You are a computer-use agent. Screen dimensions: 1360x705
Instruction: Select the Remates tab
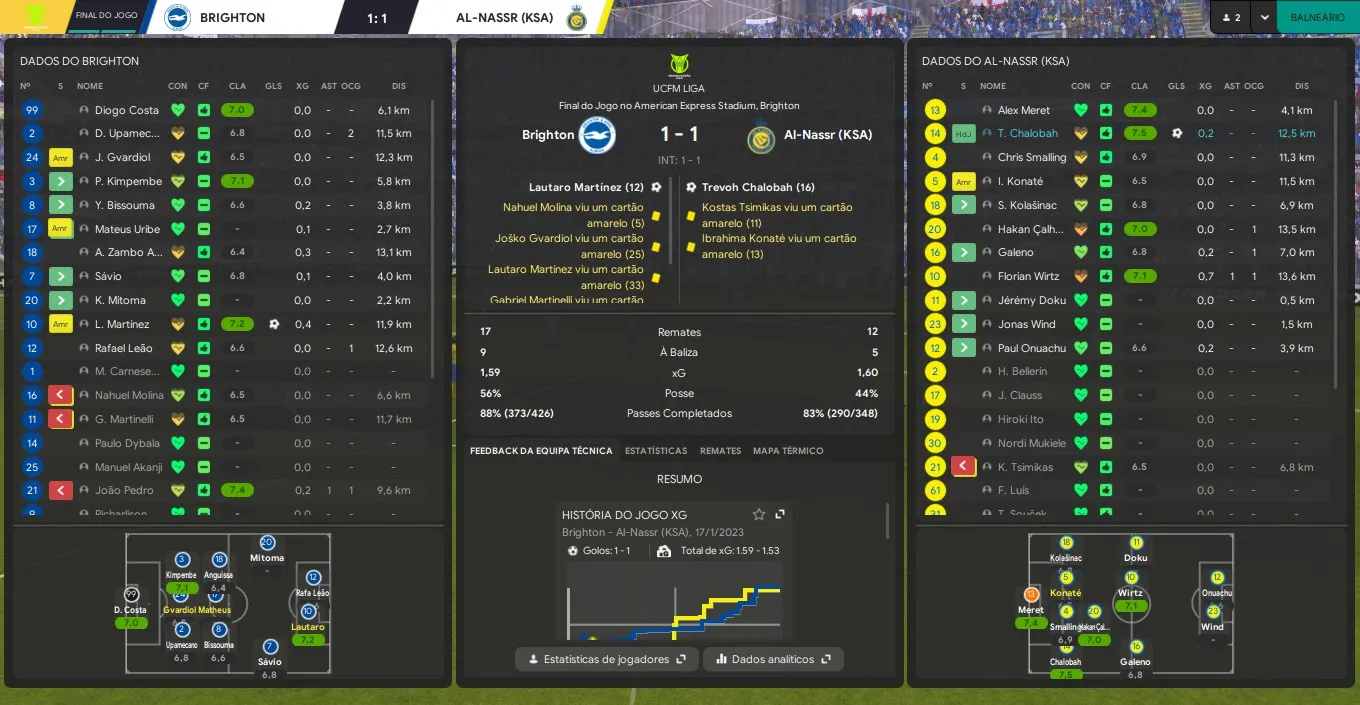click(x=720, y=451)
